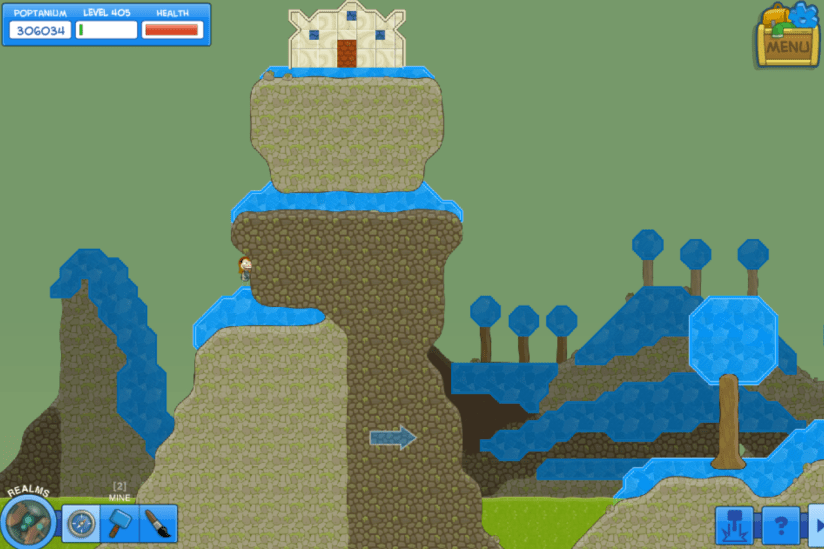Open the treasure chest Menu
824x549 pixels.
[x=788, y=38]
